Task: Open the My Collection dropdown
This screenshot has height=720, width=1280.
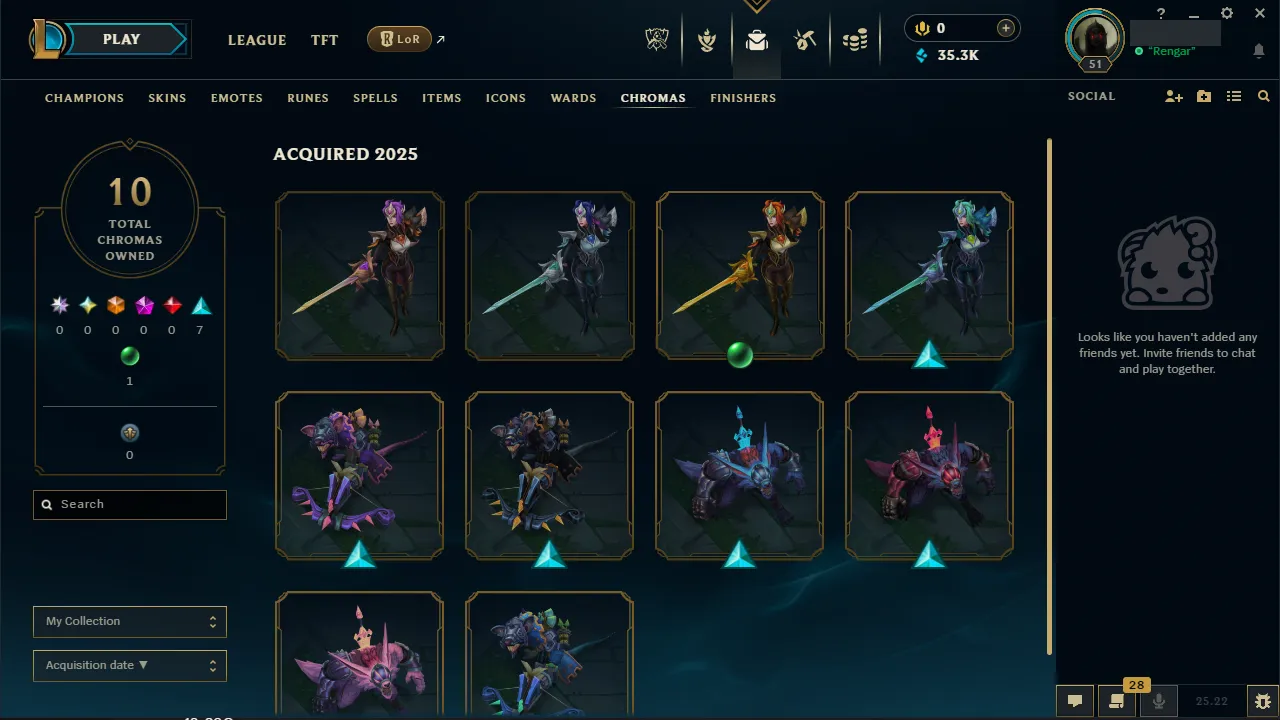Action: 130,621
